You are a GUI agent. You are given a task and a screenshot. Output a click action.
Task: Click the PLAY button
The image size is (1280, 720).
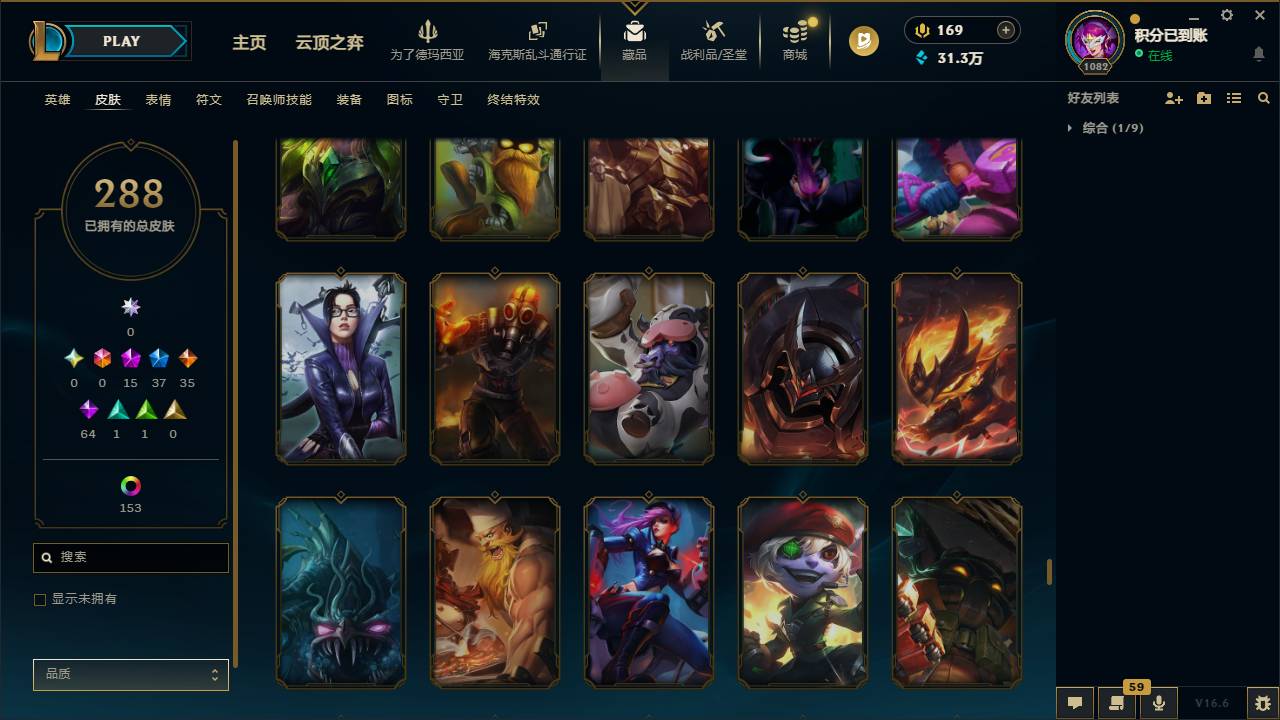pyautogui.click(x=121, y=41)
